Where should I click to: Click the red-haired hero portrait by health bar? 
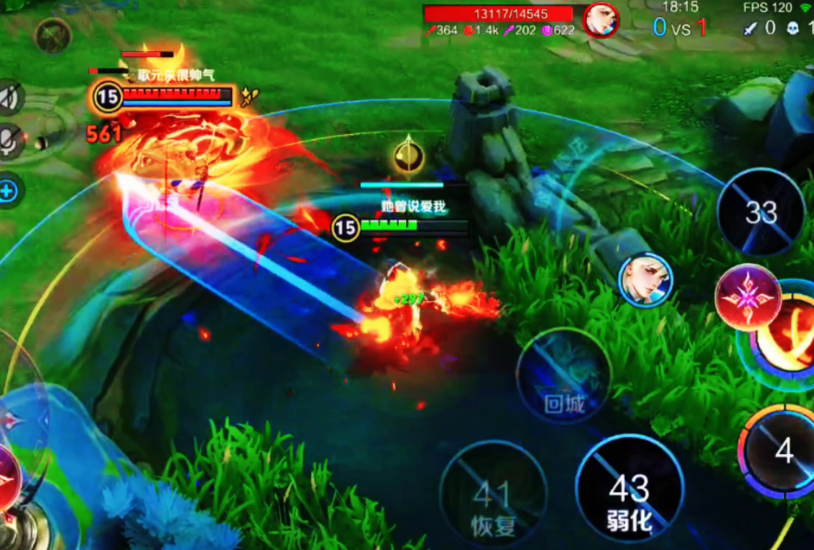(600, 19)
